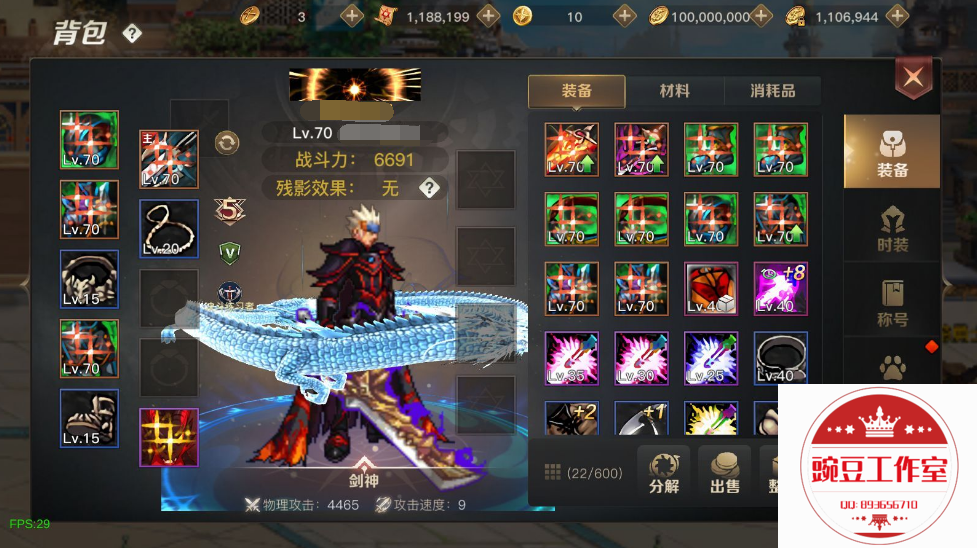Open the 消耗品 consumables tab
The image size is (977, 548).
(772, 91)
